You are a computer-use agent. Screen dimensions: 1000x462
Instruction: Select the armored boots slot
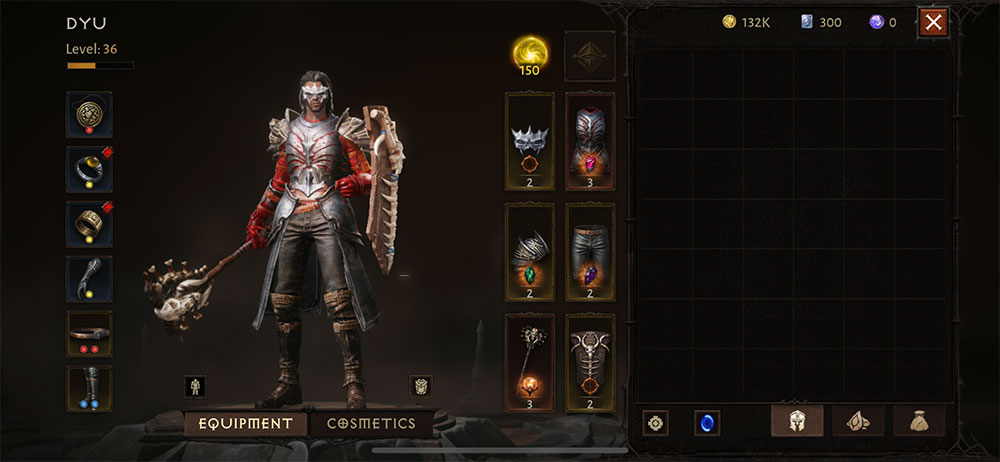(x=89, y=388)
